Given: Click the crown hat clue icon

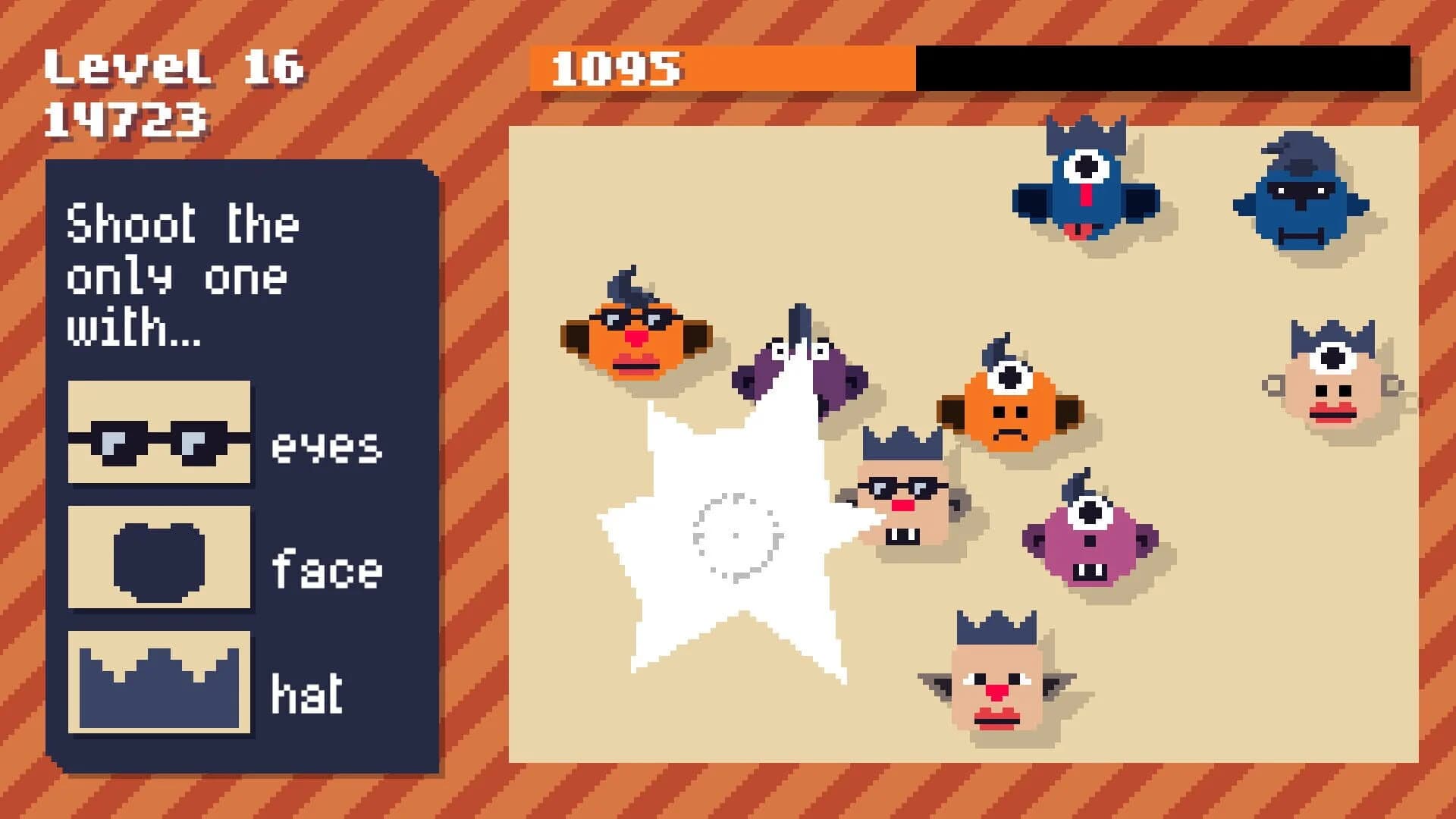Looking at the screenshot, I should (x=158, y=677).
